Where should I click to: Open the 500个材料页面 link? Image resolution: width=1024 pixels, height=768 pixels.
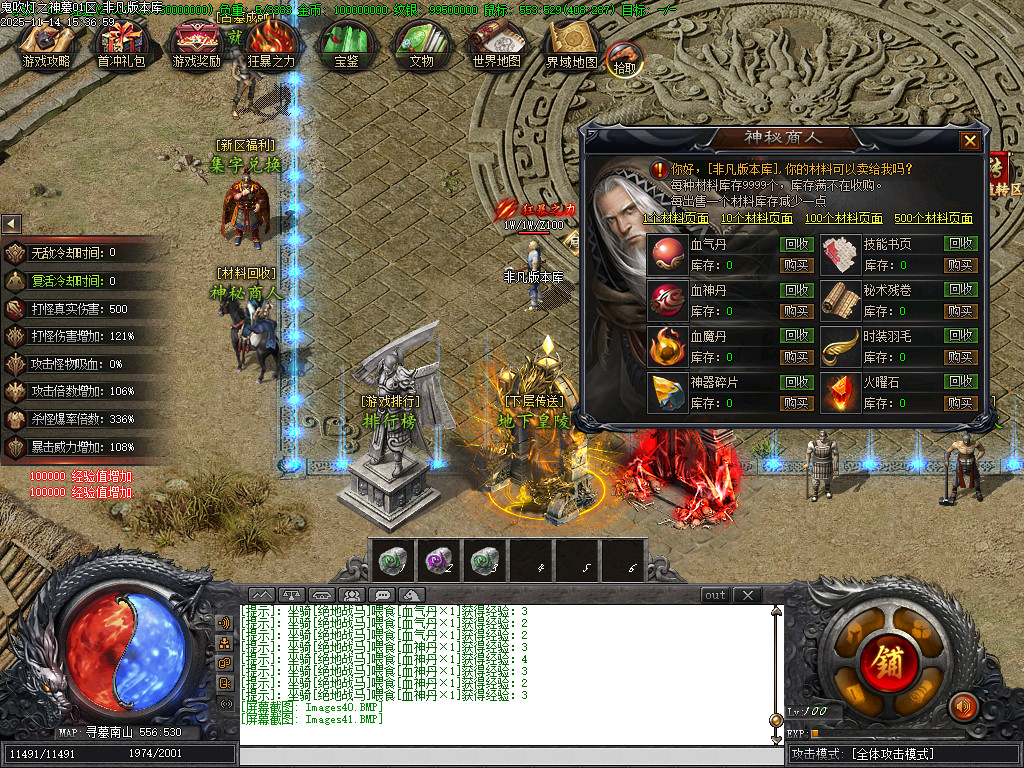(x=932, y=218)
